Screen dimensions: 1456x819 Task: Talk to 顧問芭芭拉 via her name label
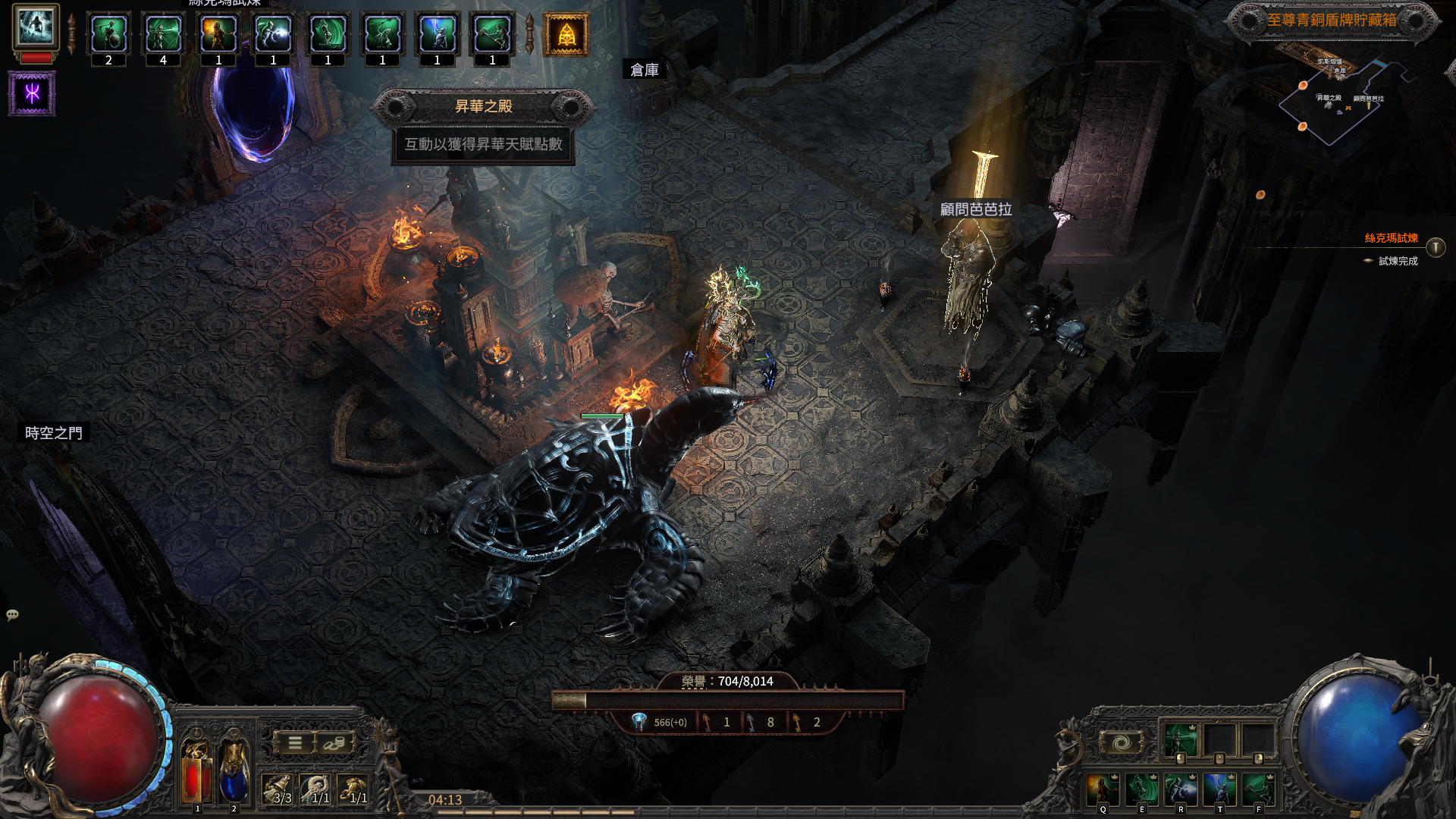(975, 209)
